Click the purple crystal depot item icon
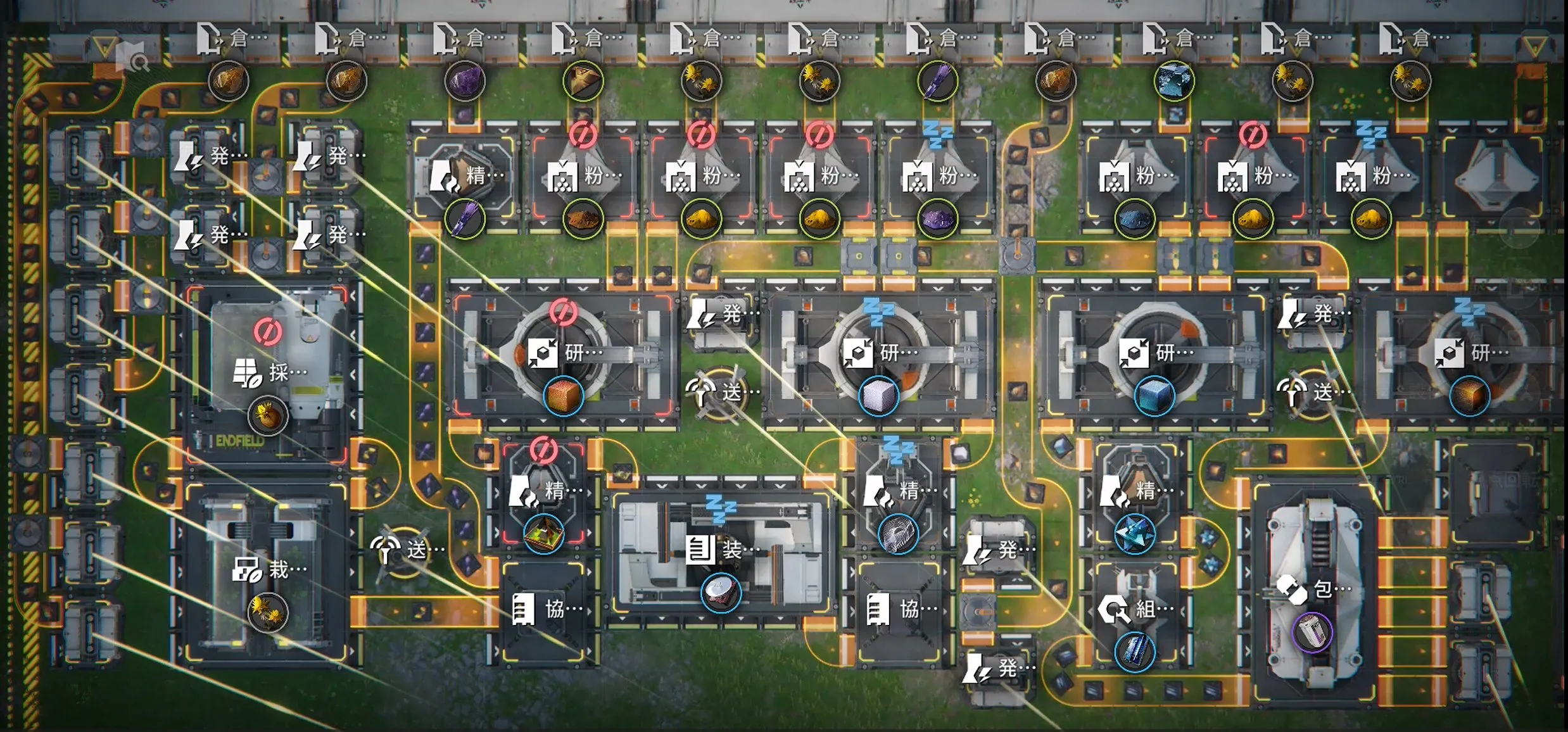The height and width of the screenshot is (732, 1568). point(465,81)
